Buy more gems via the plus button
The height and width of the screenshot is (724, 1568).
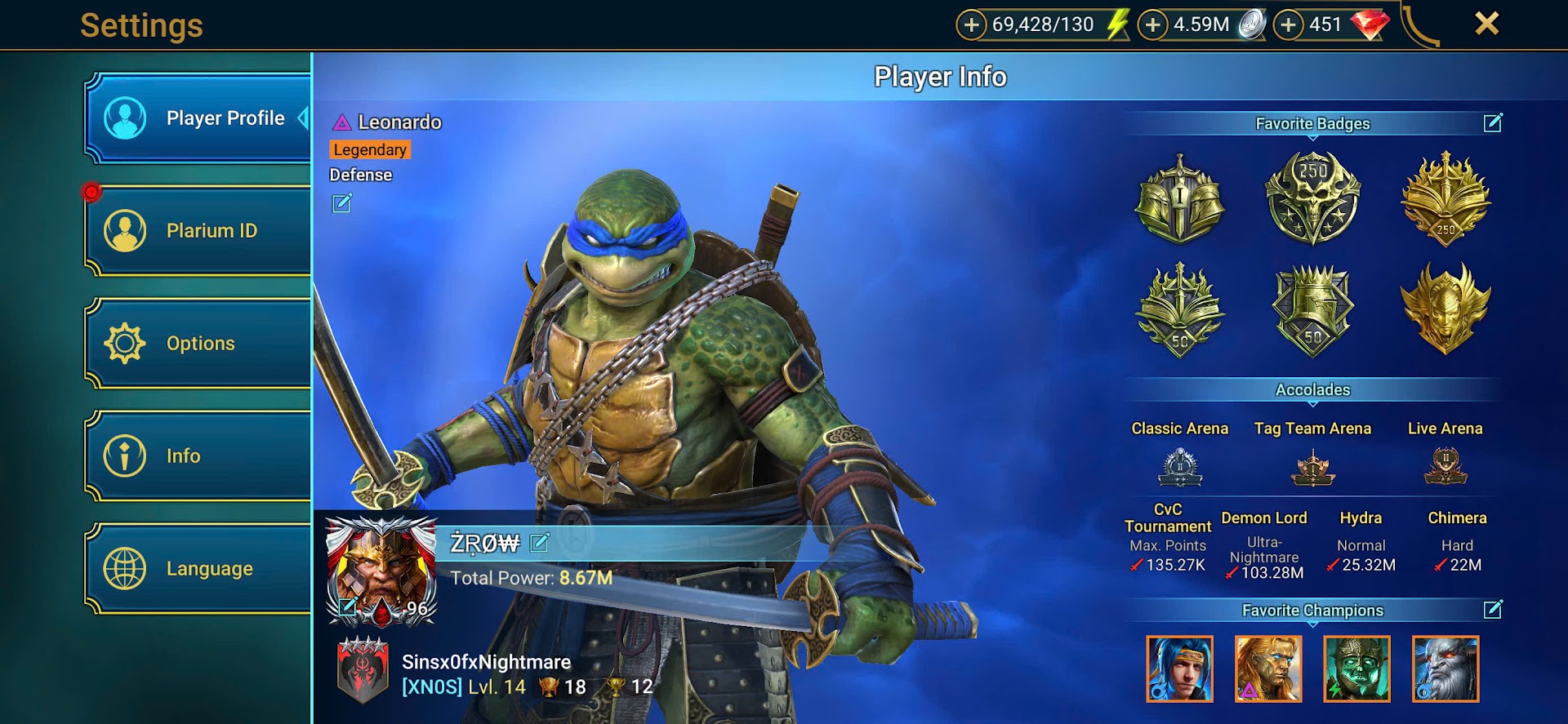pos(1288,25)
